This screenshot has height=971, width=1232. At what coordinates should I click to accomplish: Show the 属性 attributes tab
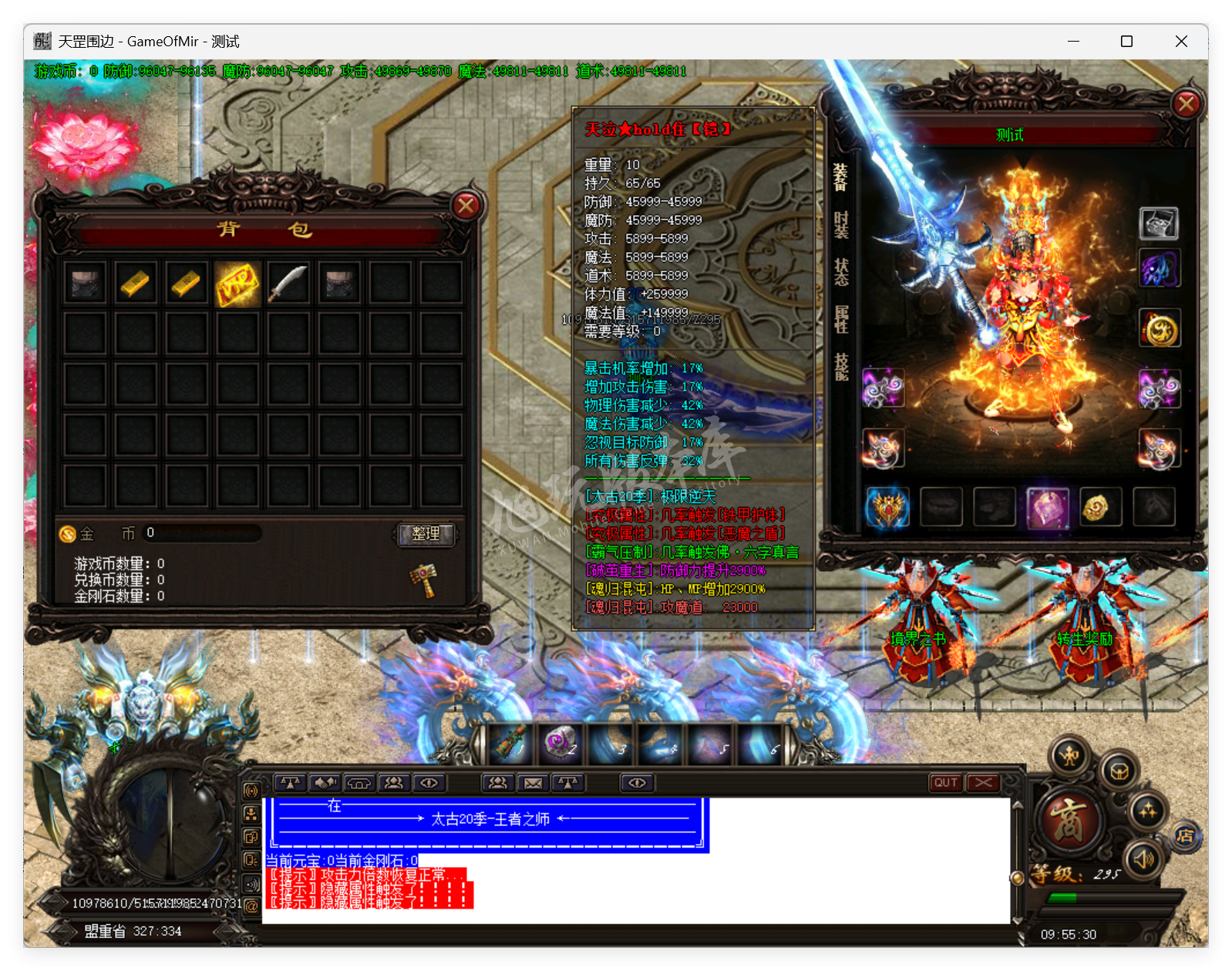pyautogui.click(x=841, y=319)
